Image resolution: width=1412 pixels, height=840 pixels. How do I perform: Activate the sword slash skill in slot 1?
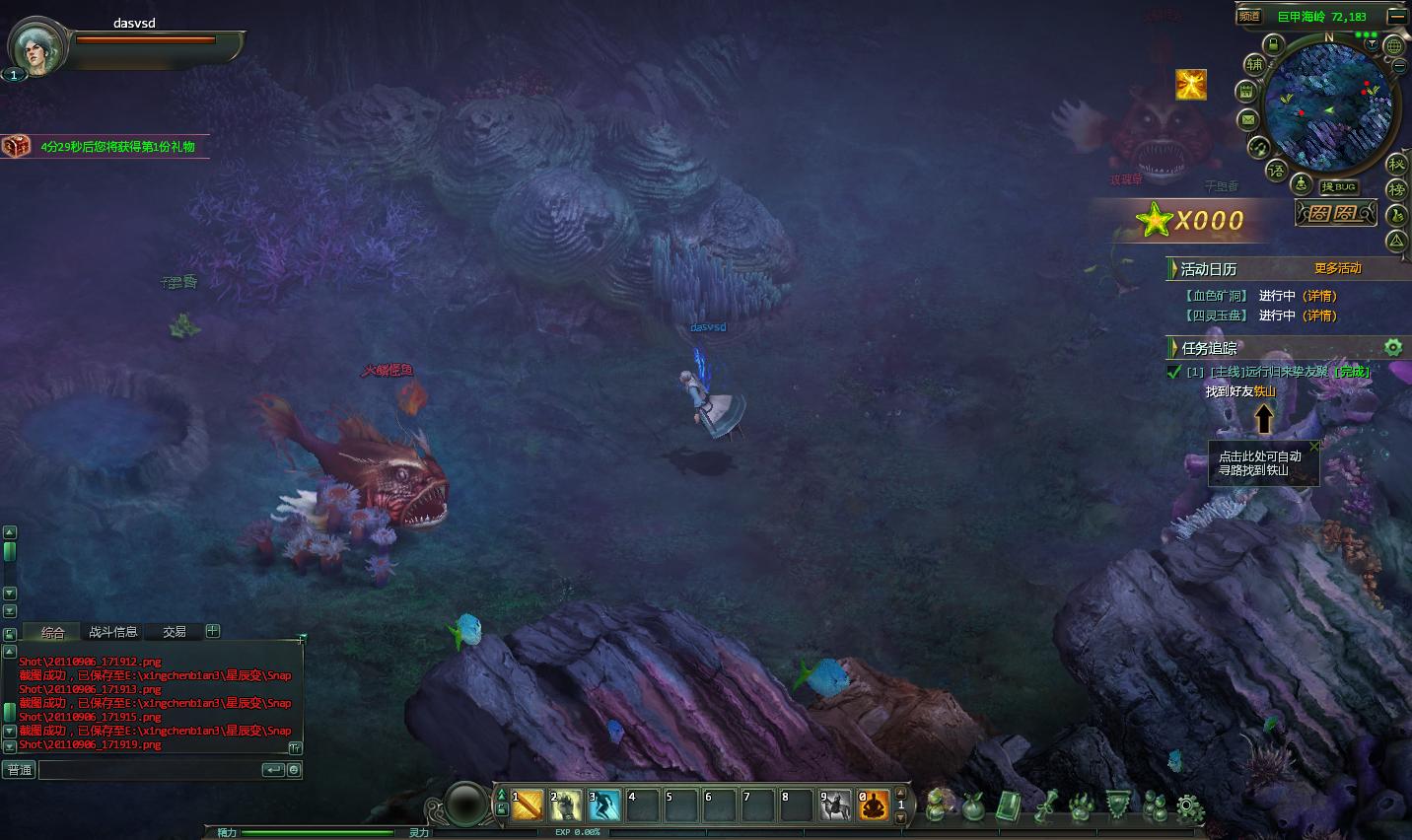527,805
